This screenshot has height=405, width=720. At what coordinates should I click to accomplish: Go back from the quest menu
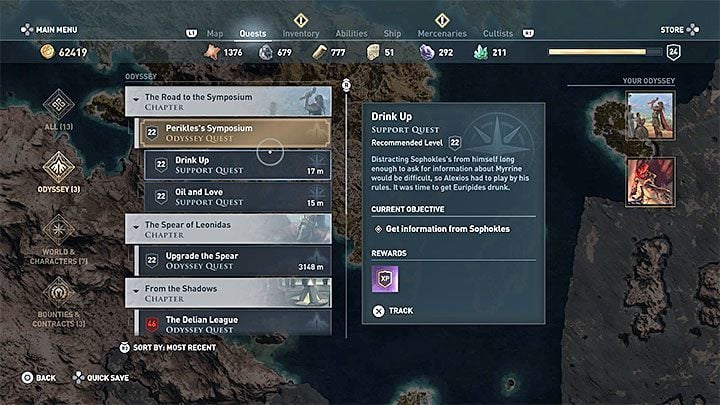click(x=39, y=378)
